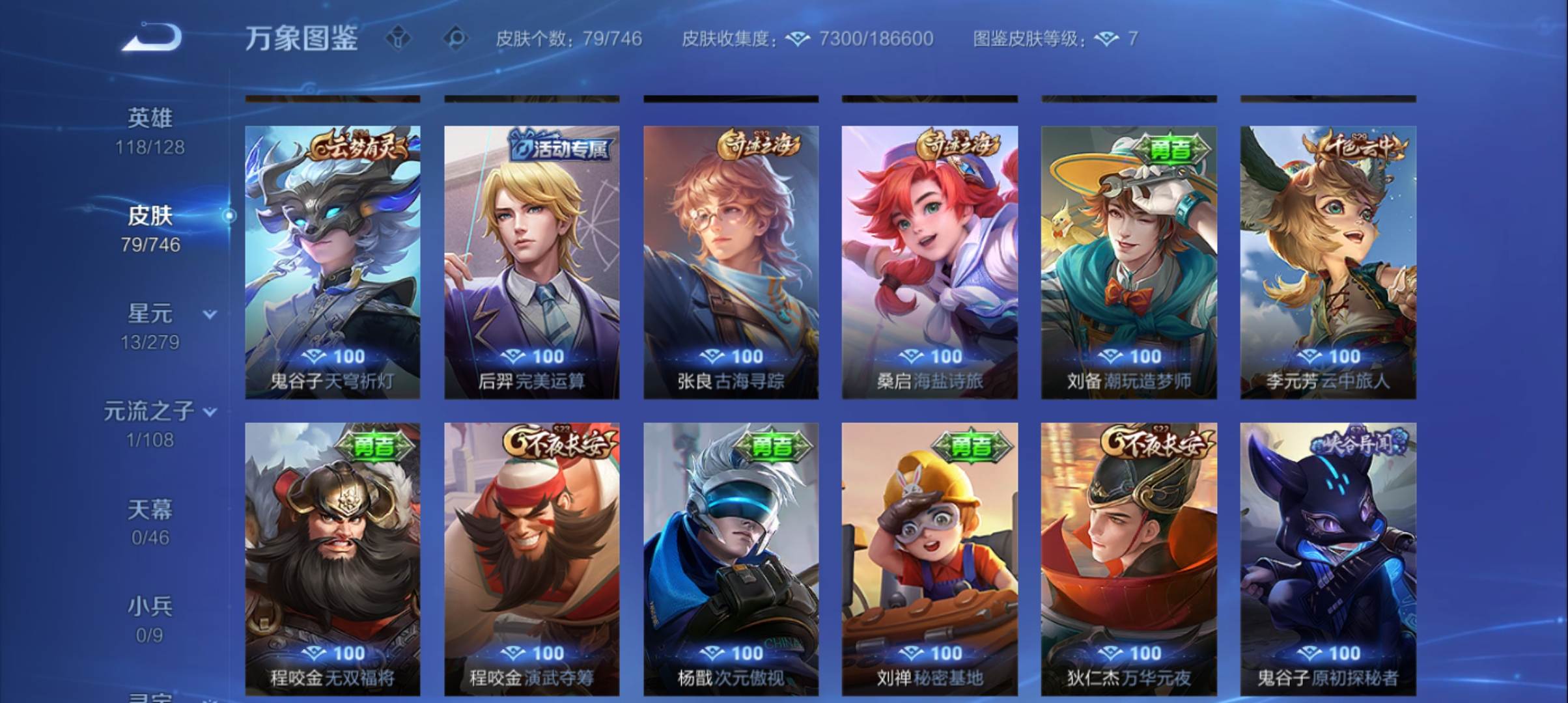Open 张良's 古海寻踪 skin card
1568x703 pixels.
(730, 260)
